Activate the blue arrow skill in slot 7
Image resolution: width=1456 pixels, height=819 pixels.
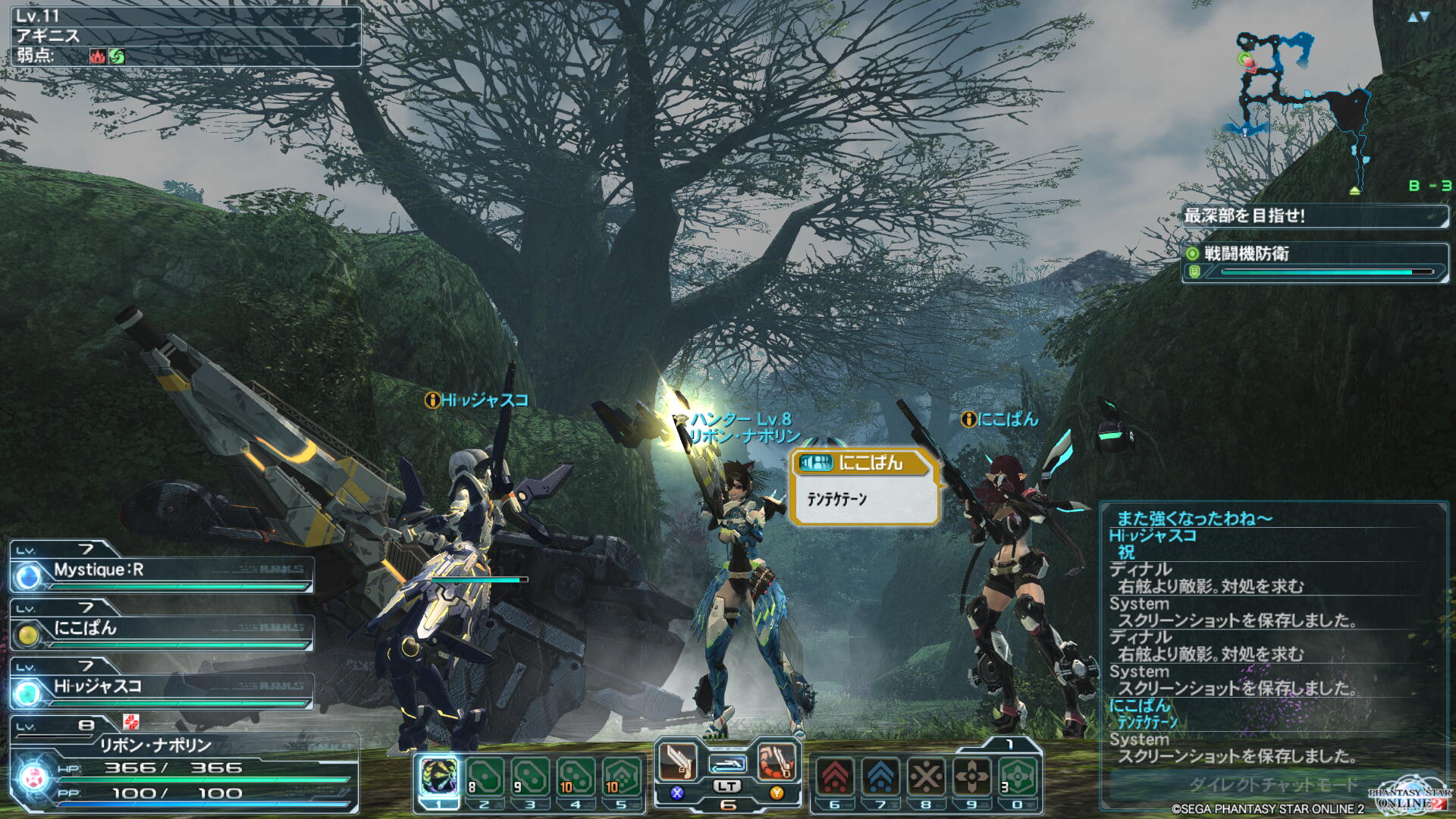pos(880,776)
